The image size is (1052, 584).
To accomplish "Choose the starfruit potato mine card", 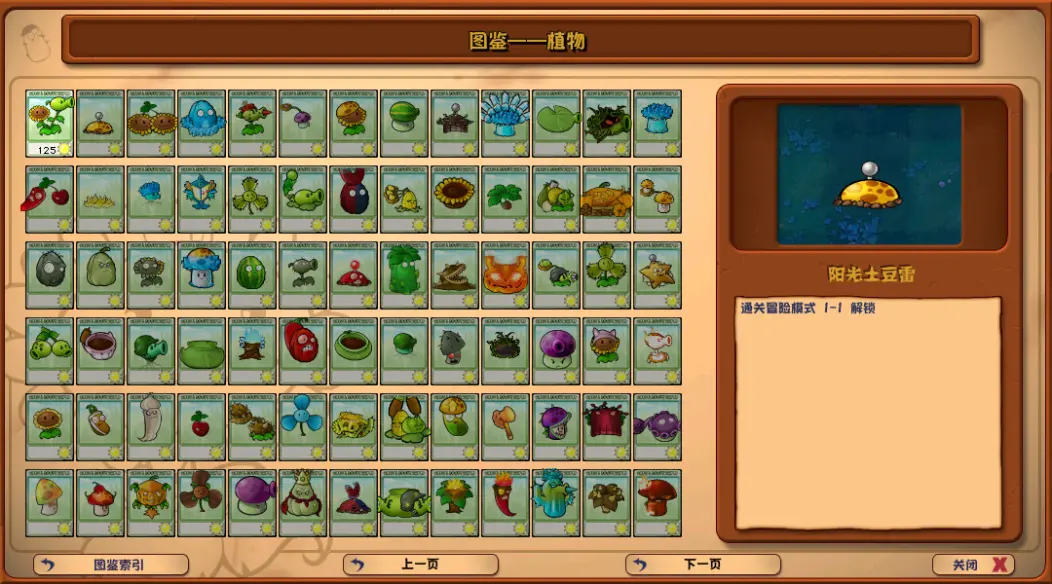I will click(658, 274).
